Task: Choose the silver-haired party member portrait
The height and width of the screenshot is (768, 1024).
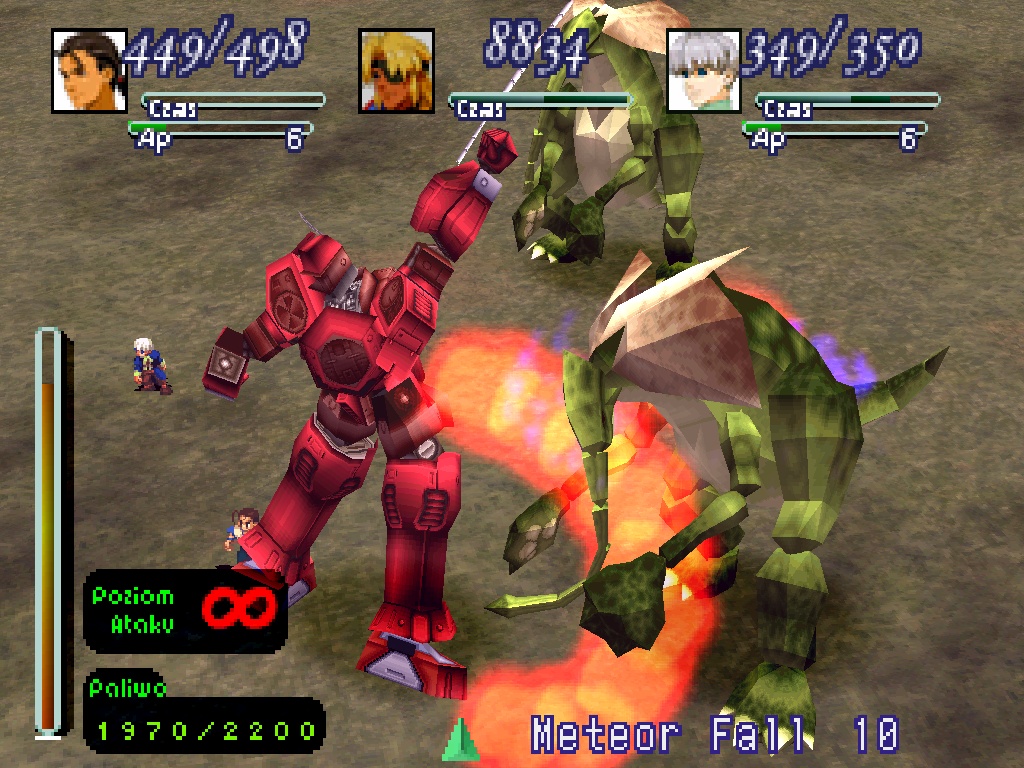Action: (x=704, y=70)
